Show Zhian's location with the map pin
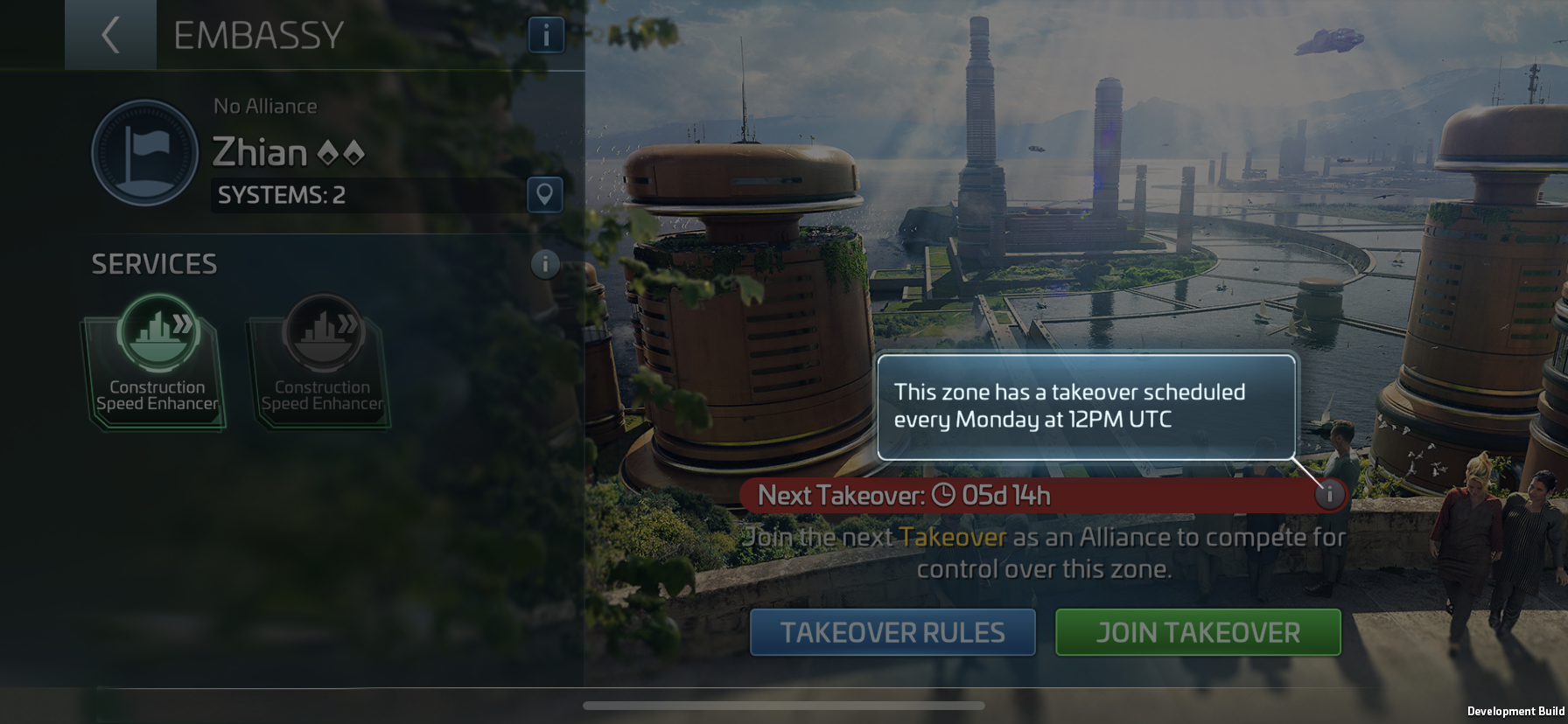 (x=544, y=194)
